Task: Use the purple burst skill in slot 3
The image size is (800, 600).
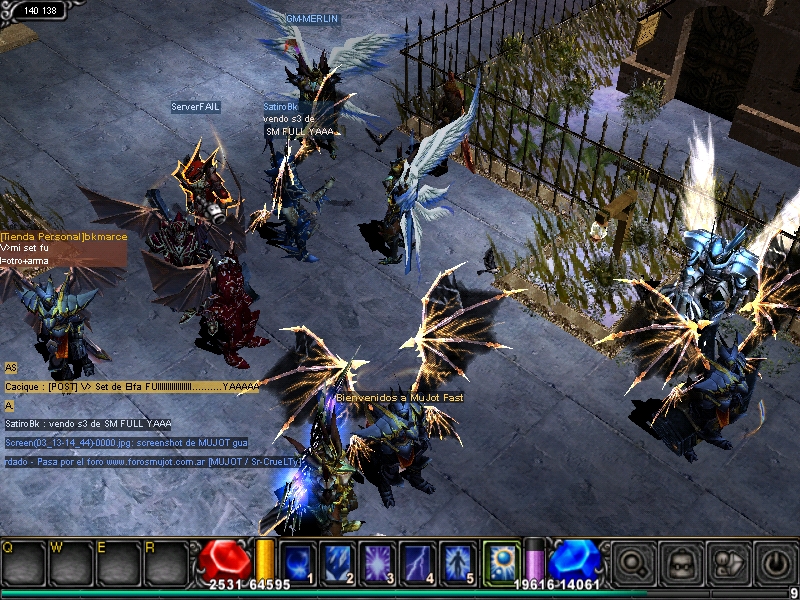Action: [378, 562]
